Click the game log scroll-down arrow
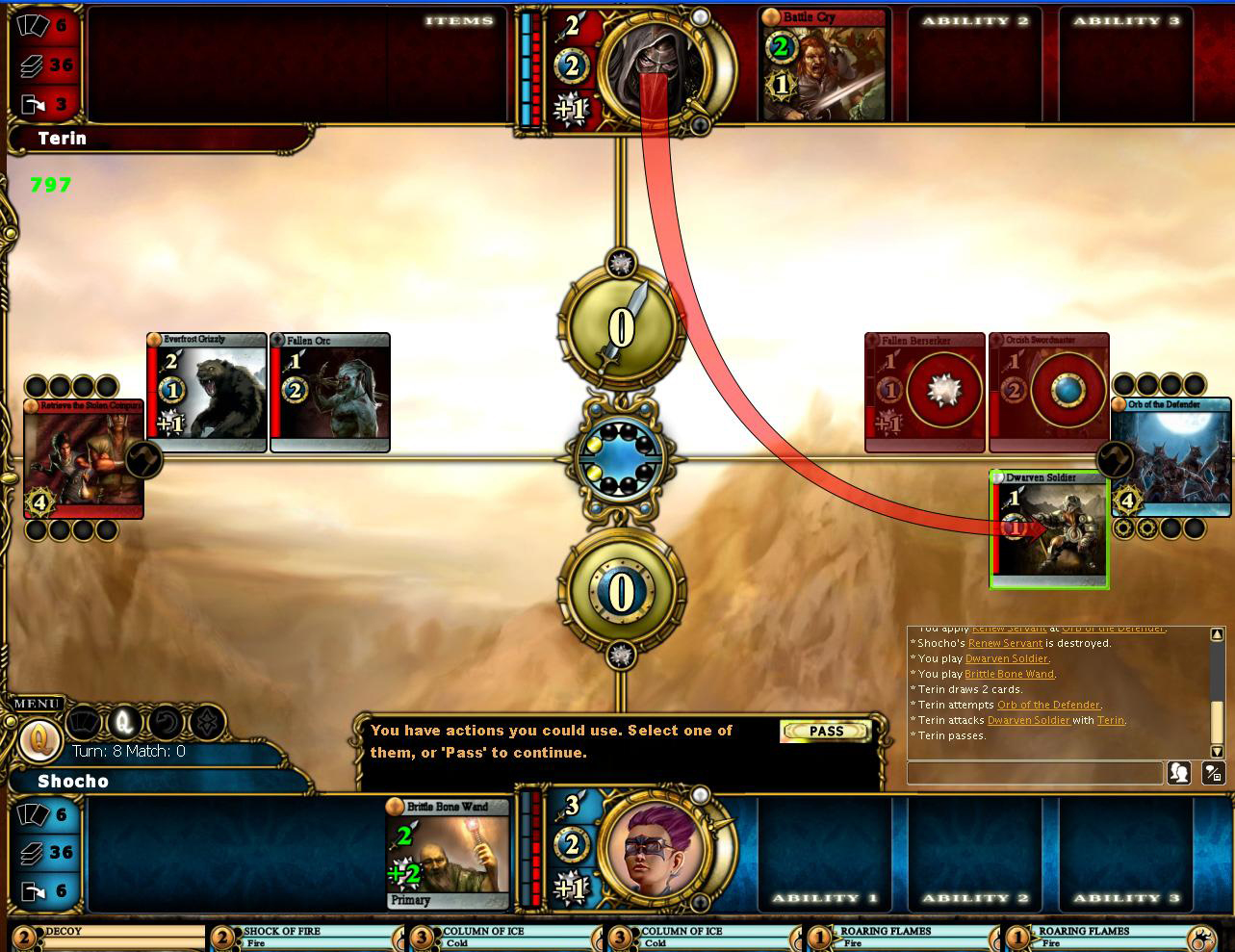Image resolution: width=1235 pixels, height=952 pixels. (x=1217, y=752)
